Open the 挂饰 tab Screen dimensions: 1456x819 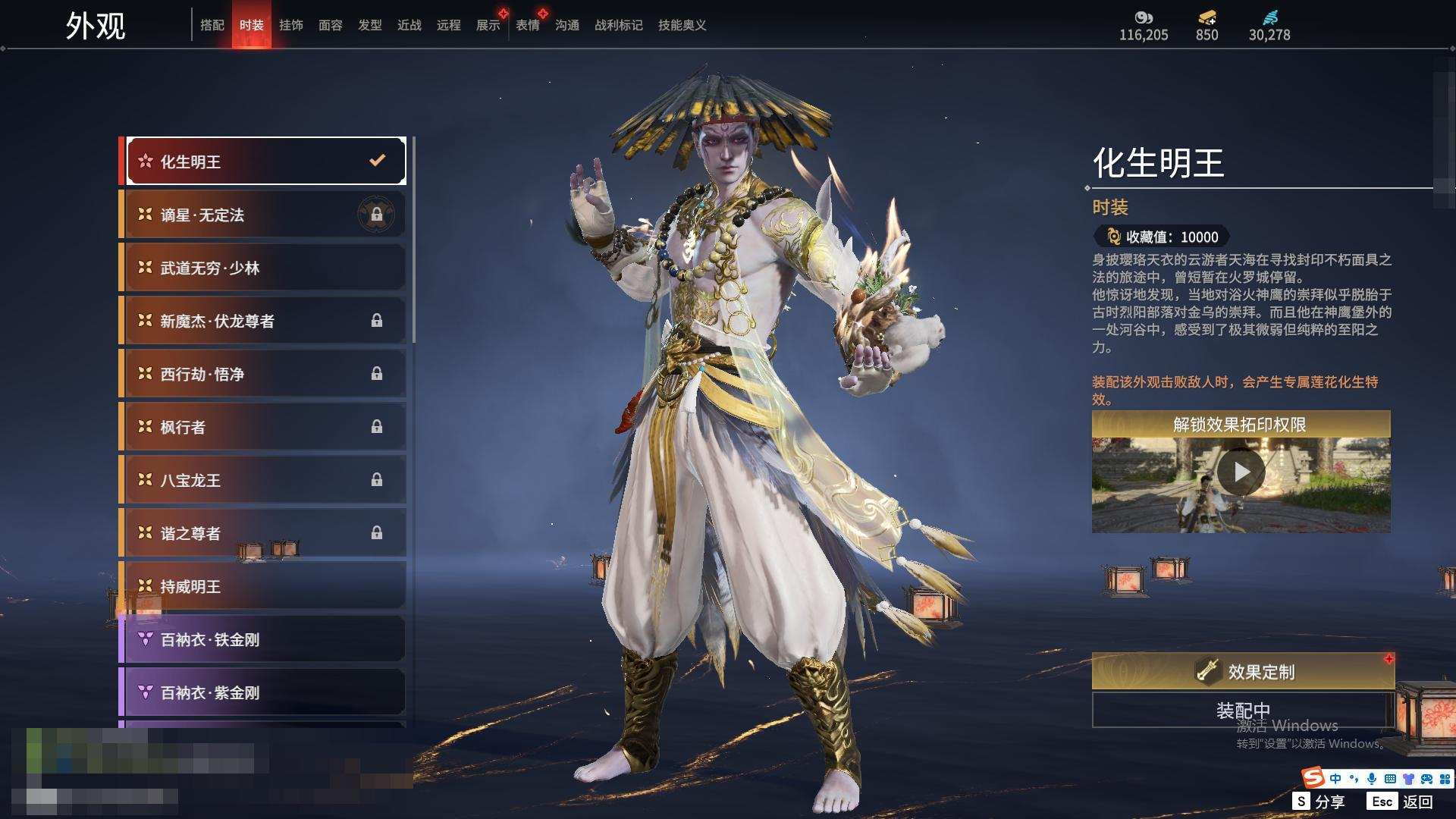pos(290,25)
